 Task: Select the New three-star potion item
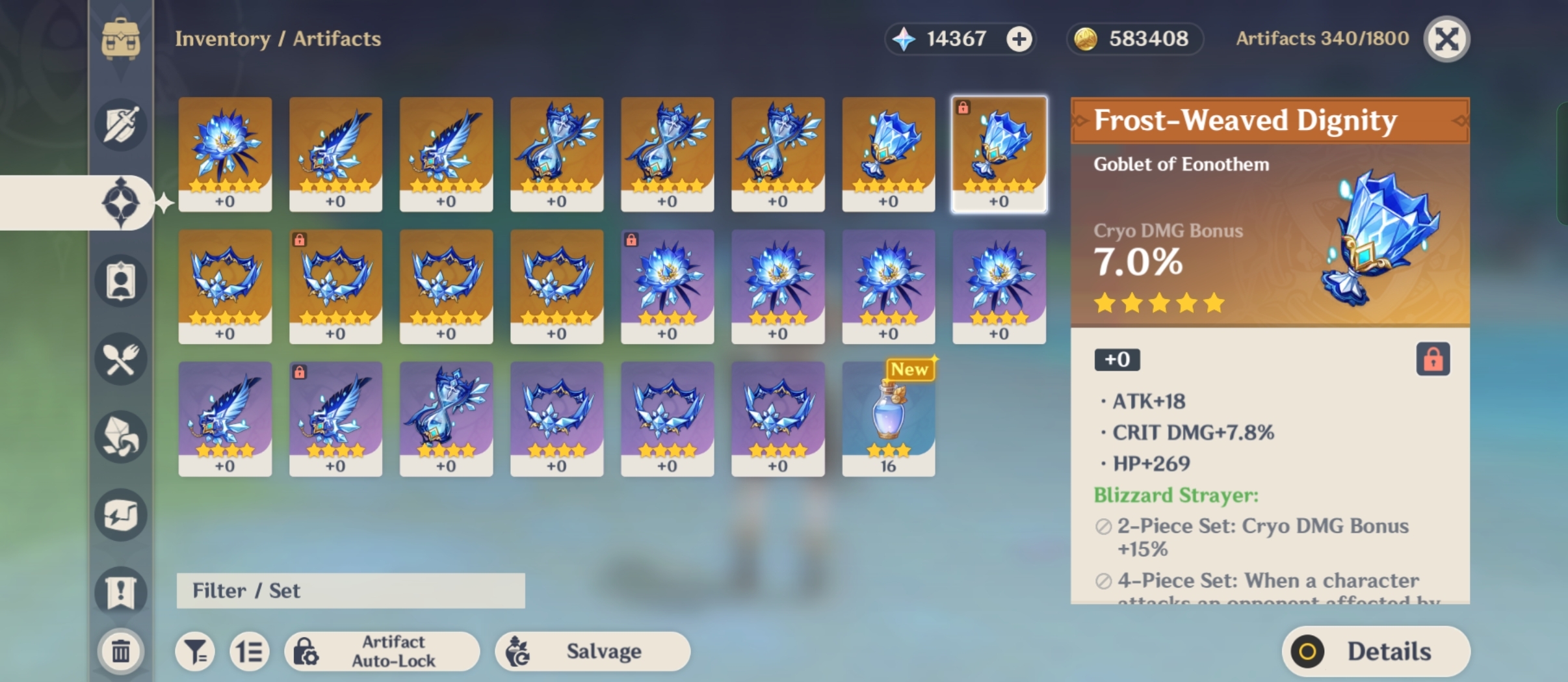point(887,418)
